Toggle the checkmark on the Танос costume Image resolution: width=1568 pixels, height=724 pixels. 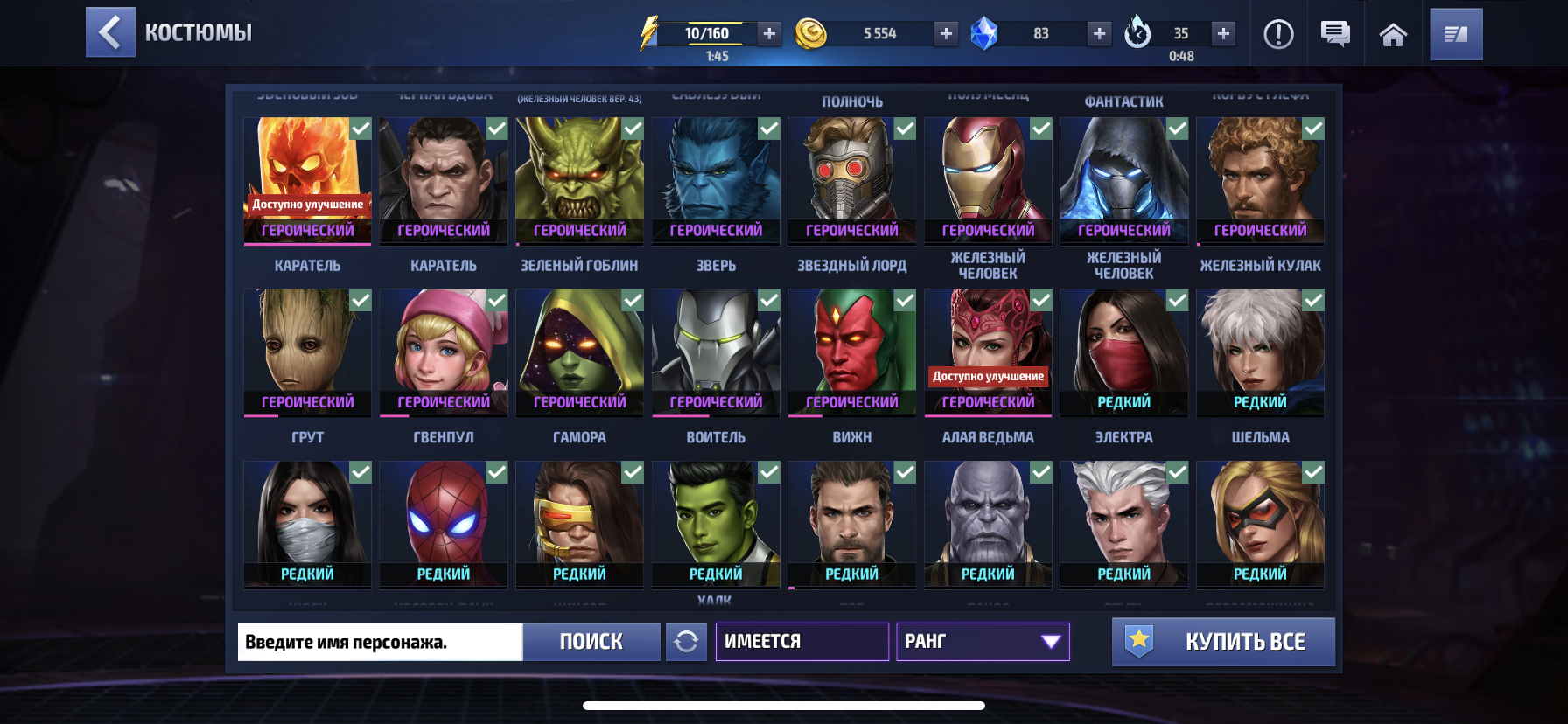1039,470
